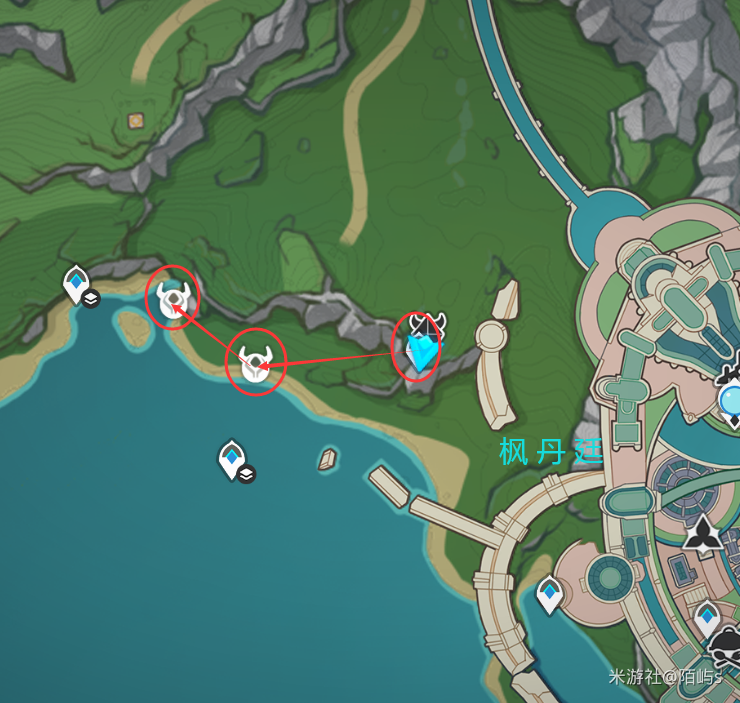Viewport: 740px width, 703px height.
Task: Select the horned enemy marker beside the sandbar islet
Action: click(x=173, y=298)
